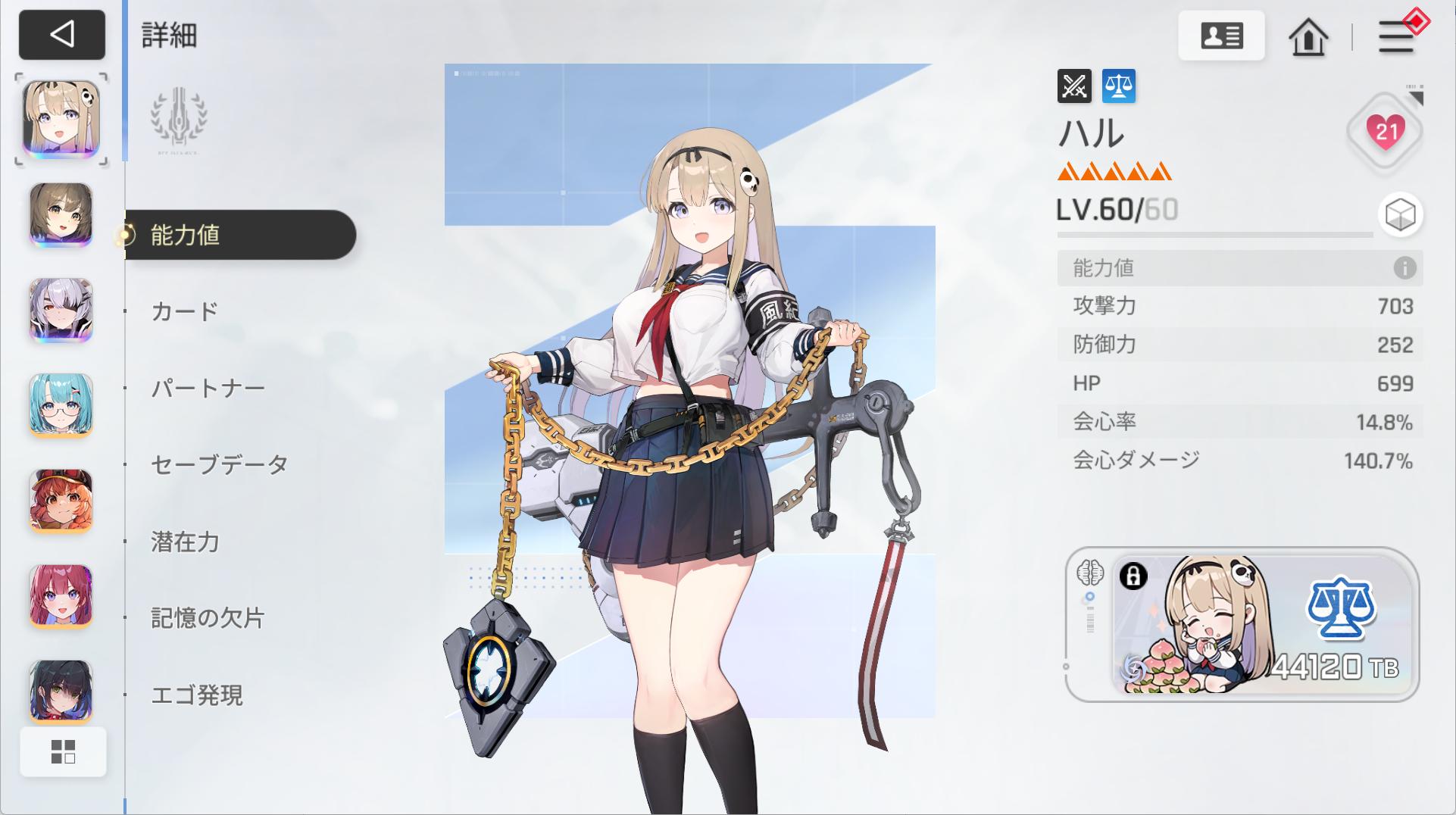1456x815 pixels.
Task: Open the character ID card view
Action: (x=1222, y=36)
